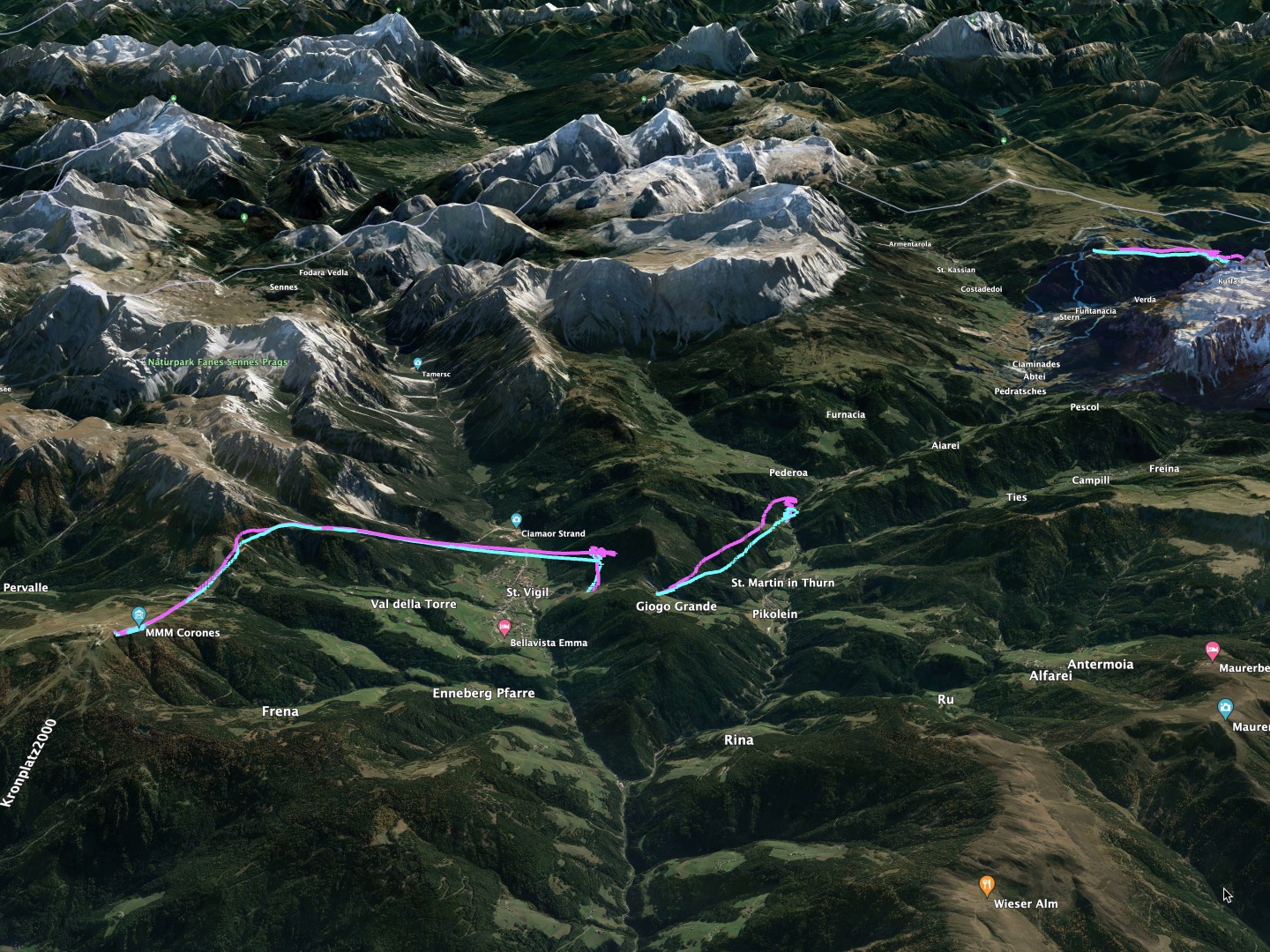The width and height of the screenshot is (1270, 952).
Task: Click the Ciamaor Strand camera marker
Action: 517,520
